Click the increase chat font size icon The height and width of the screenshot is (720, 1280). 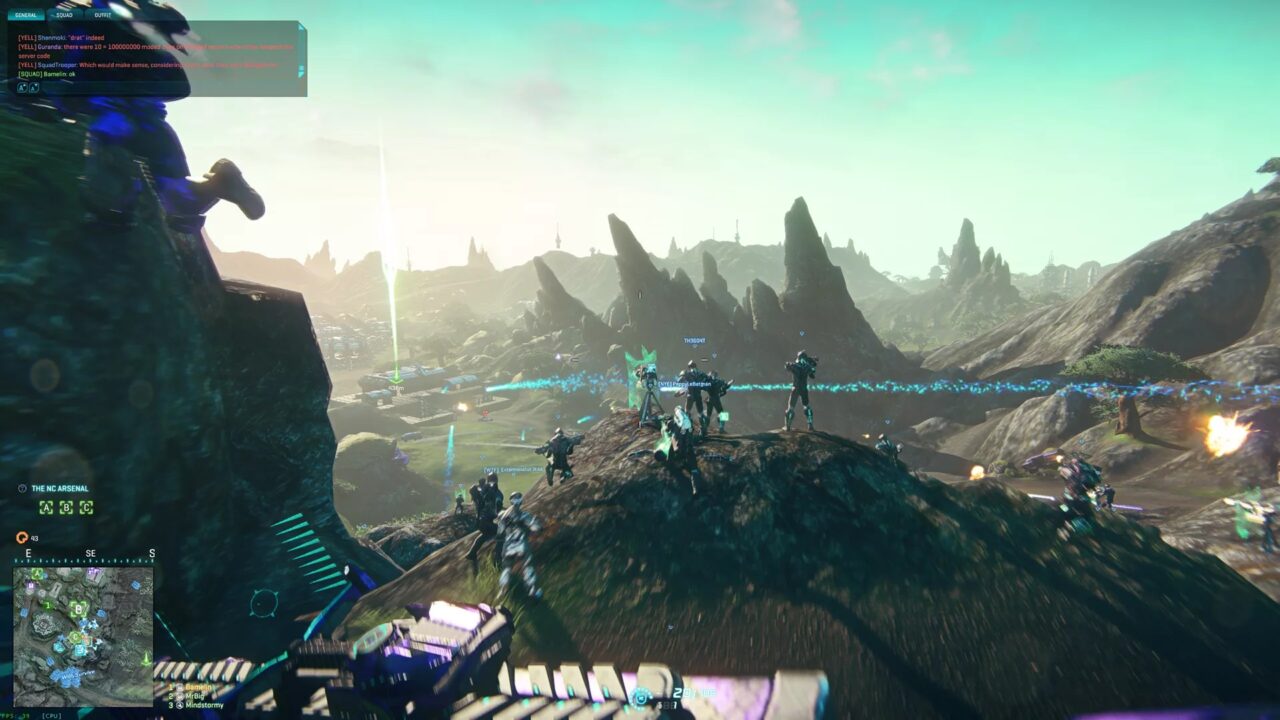(23, 88)
